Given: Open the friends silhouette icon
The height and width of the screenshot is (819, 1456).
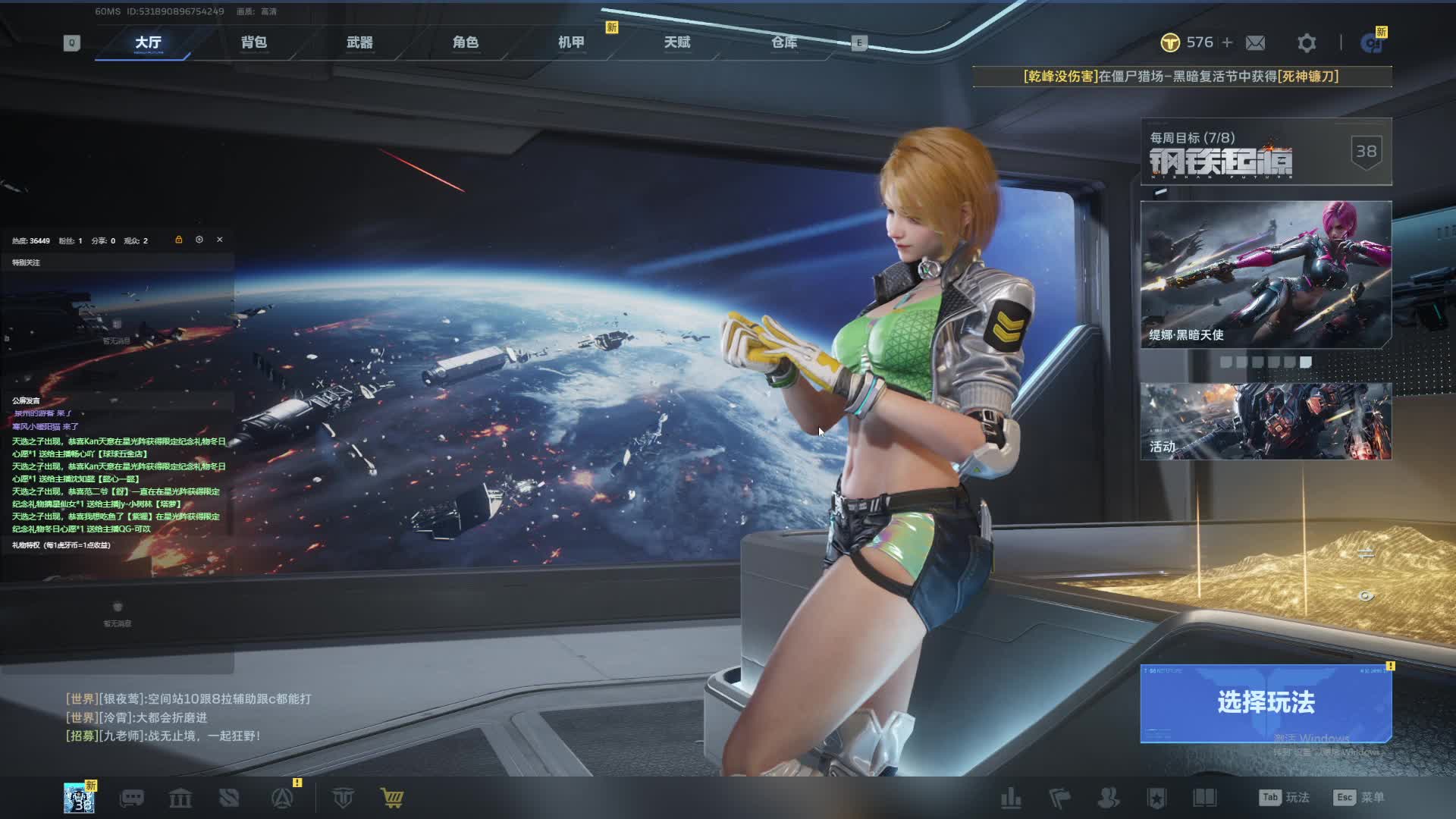Looking at the screenshot, I should click(1108, 798).
